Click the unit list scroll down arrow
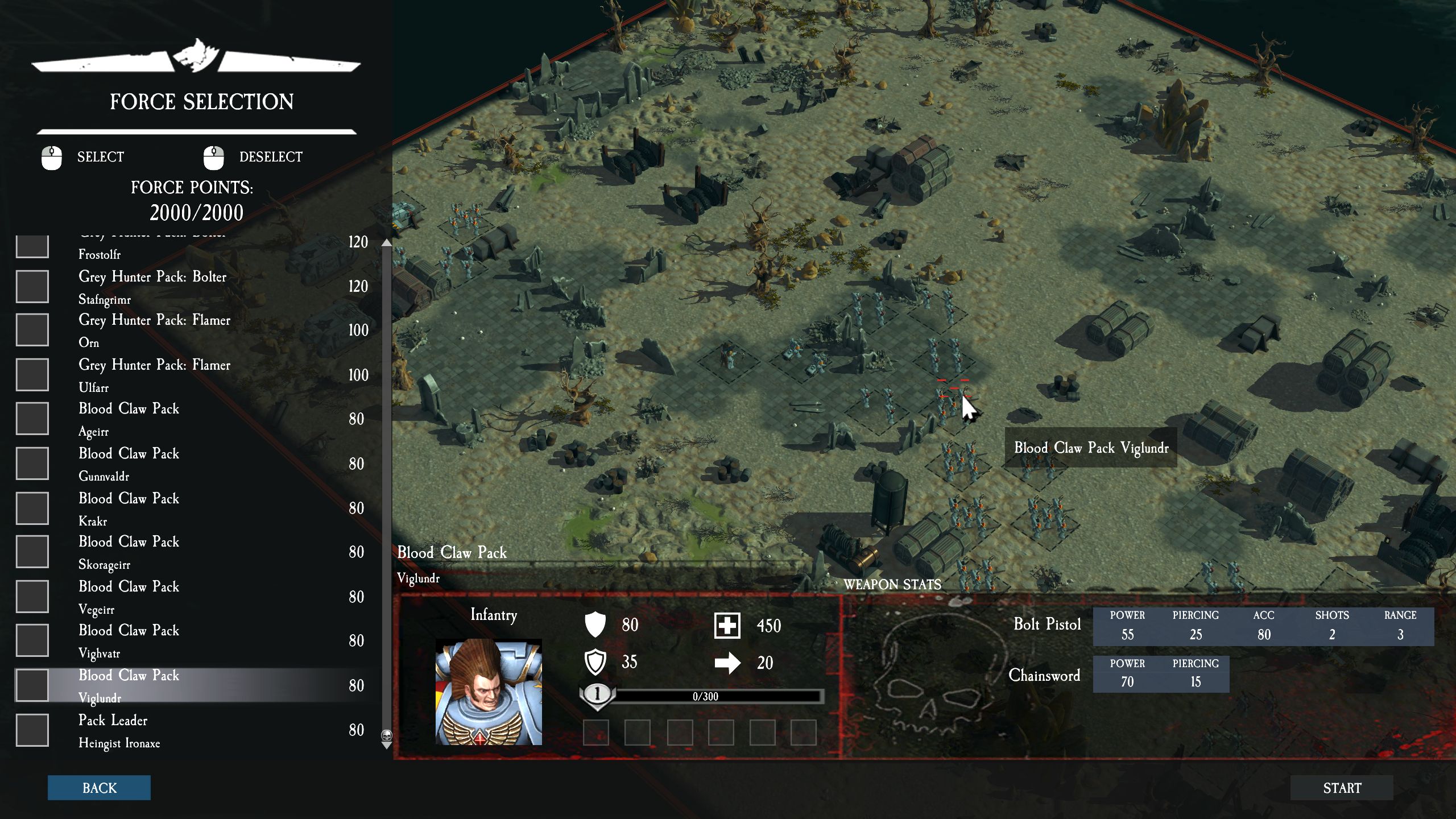The image size is (1456, 819). [387, 745]
